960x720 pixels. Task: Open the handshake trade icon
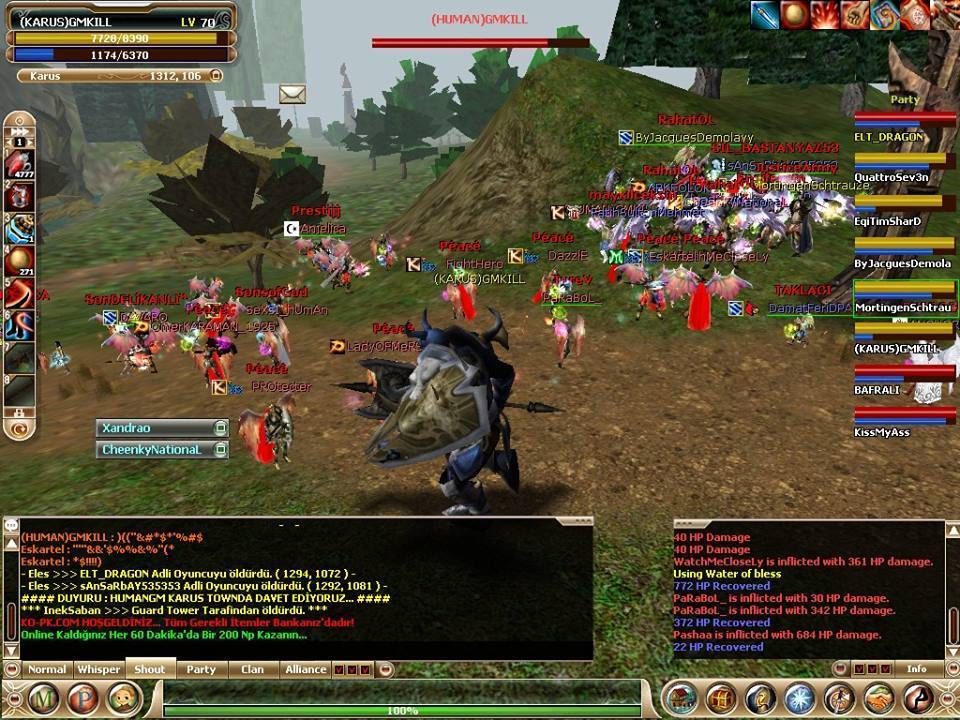878,698
